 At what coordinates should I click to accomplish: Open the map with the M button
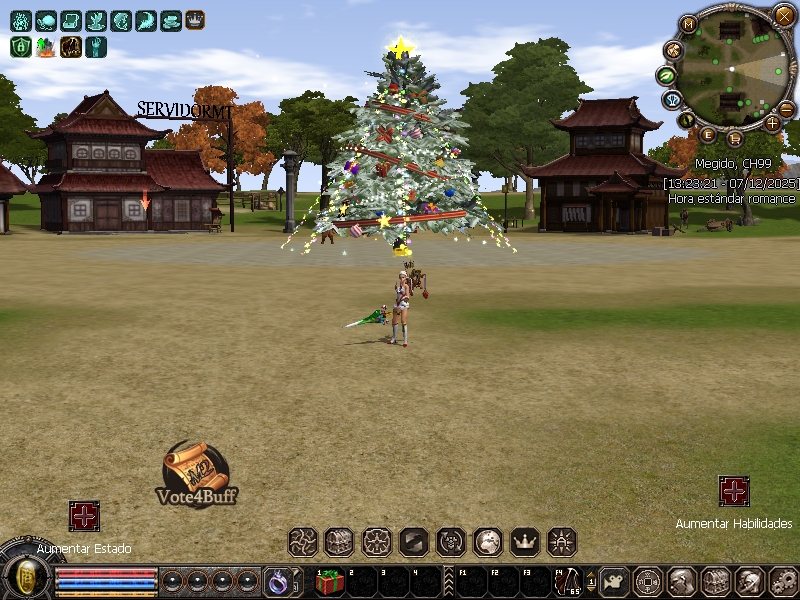coord(688,25)
